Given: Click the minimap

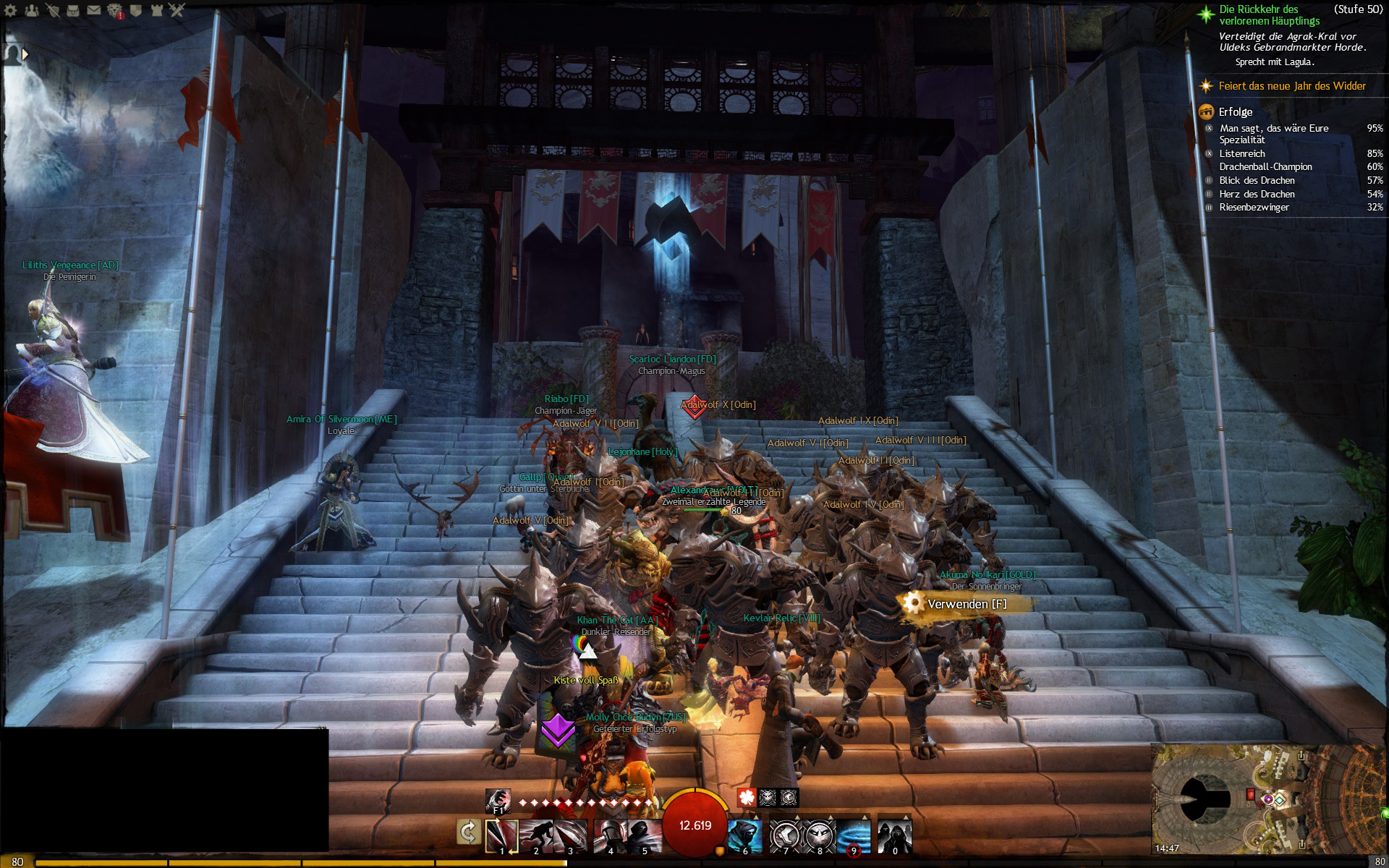Looking at the screenshot, I should tap(1266, 799).
